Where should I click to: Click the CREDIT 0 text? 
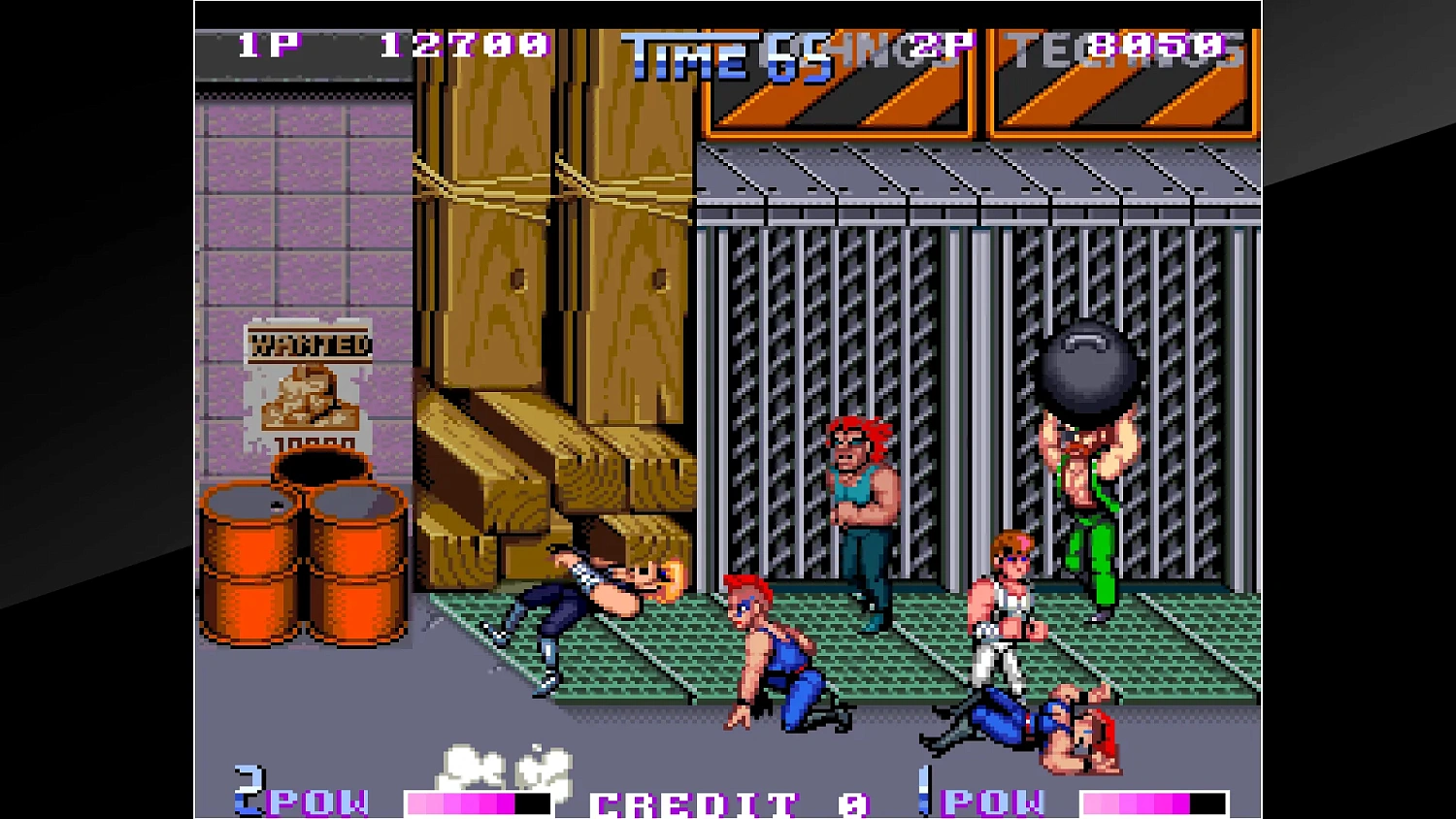point(728,803)
